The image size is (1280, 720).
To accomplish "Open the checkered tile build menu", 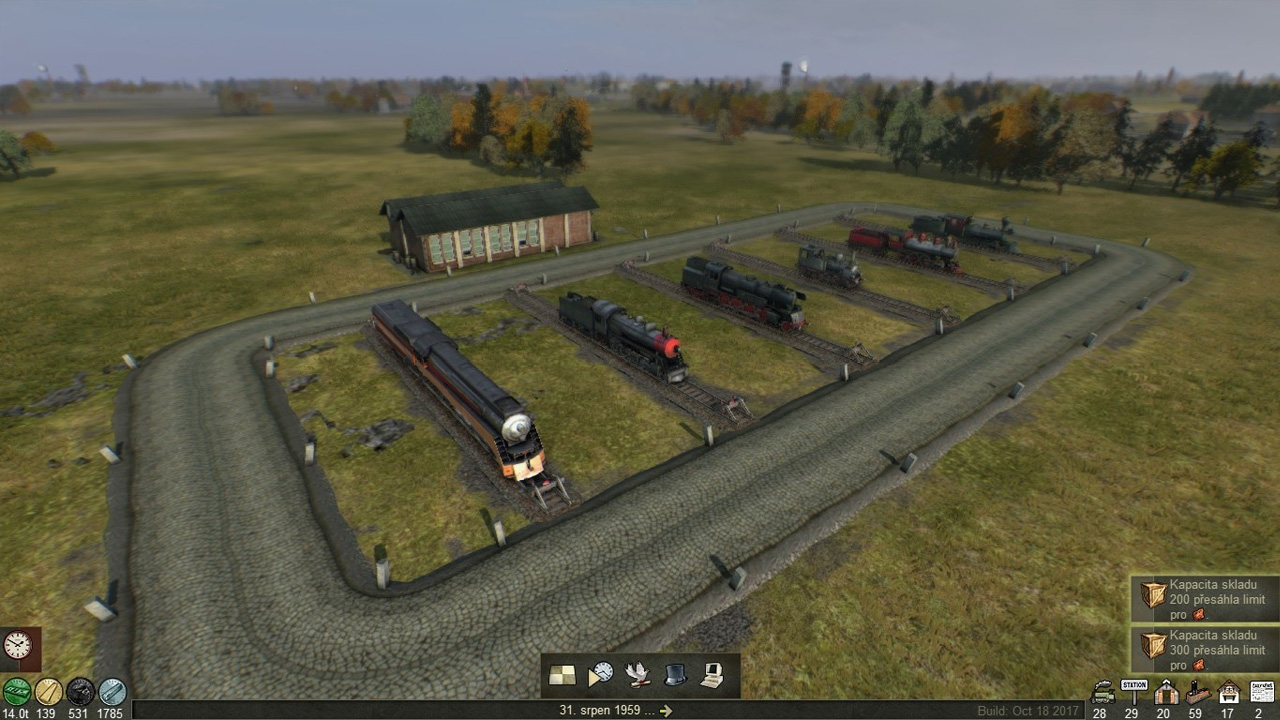I will click(562, 675).
